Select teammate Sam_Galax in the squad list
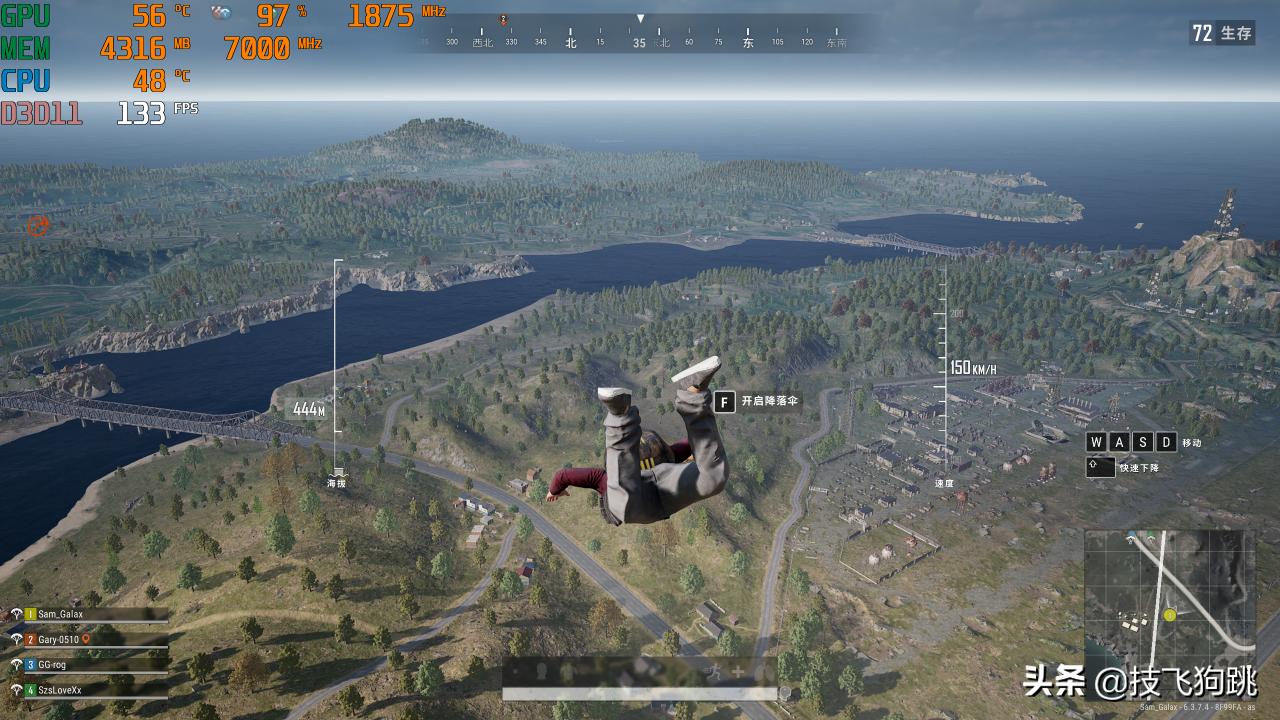The image size is (1280, 720). [60, 614]
